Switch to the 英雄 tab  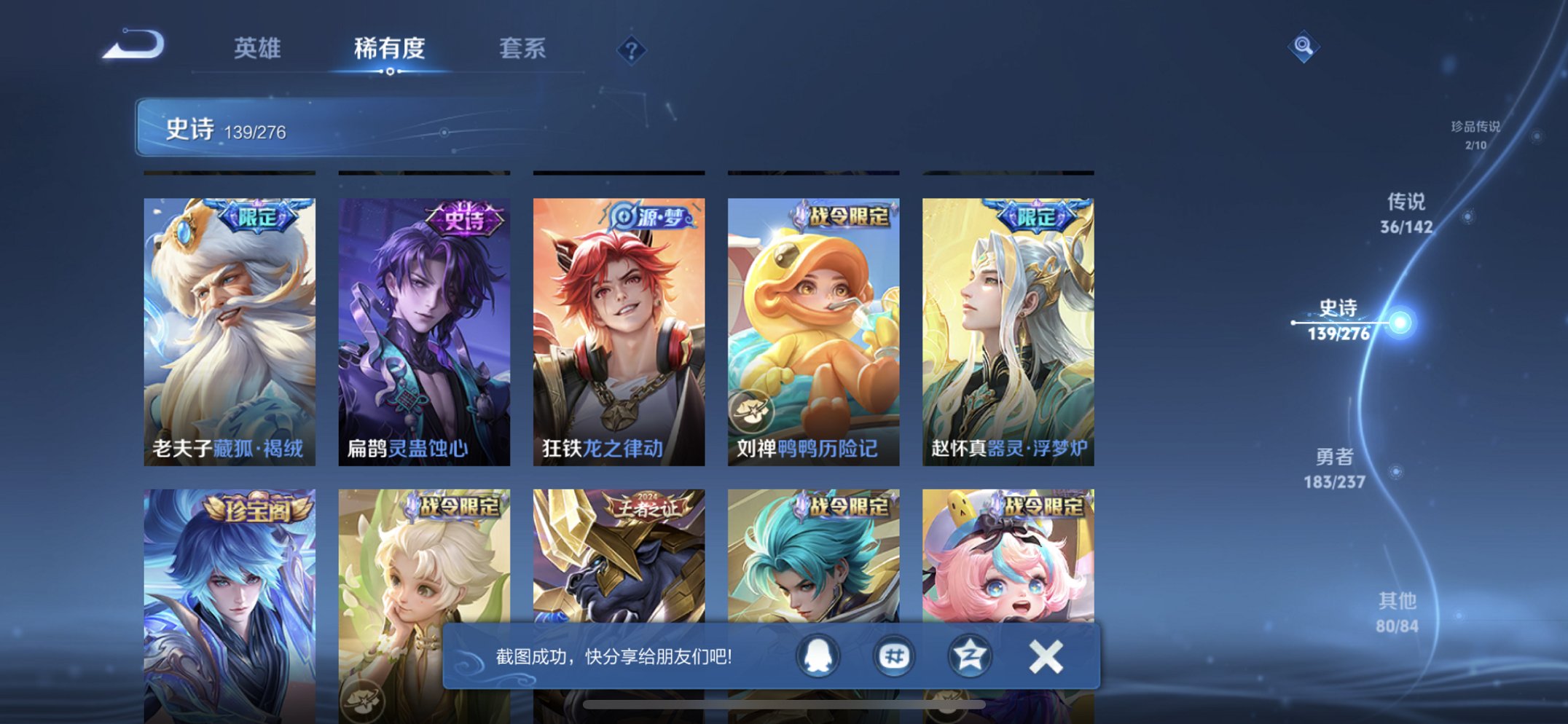pyautogui.click(x=259, y=48)
